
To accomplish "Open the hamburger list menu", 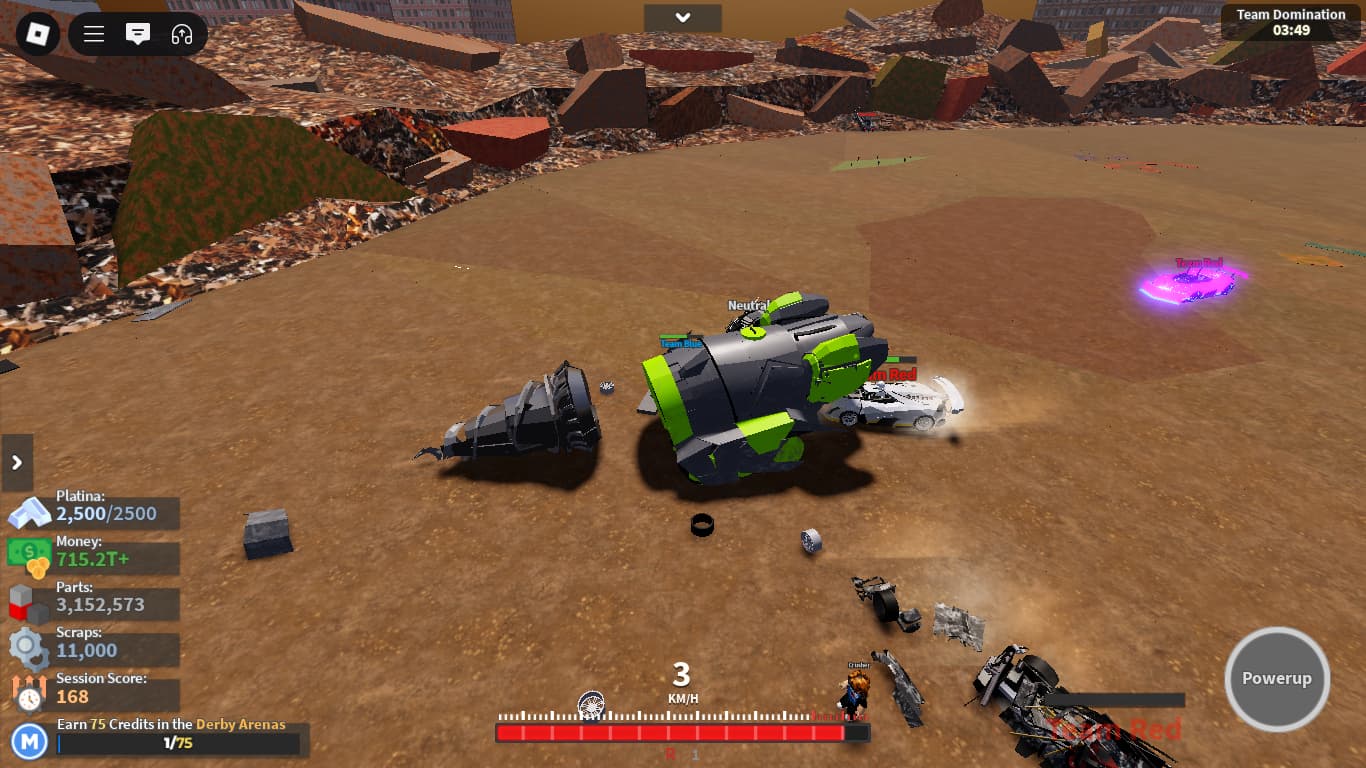I will pyautogui.click(x=94, y=34).
